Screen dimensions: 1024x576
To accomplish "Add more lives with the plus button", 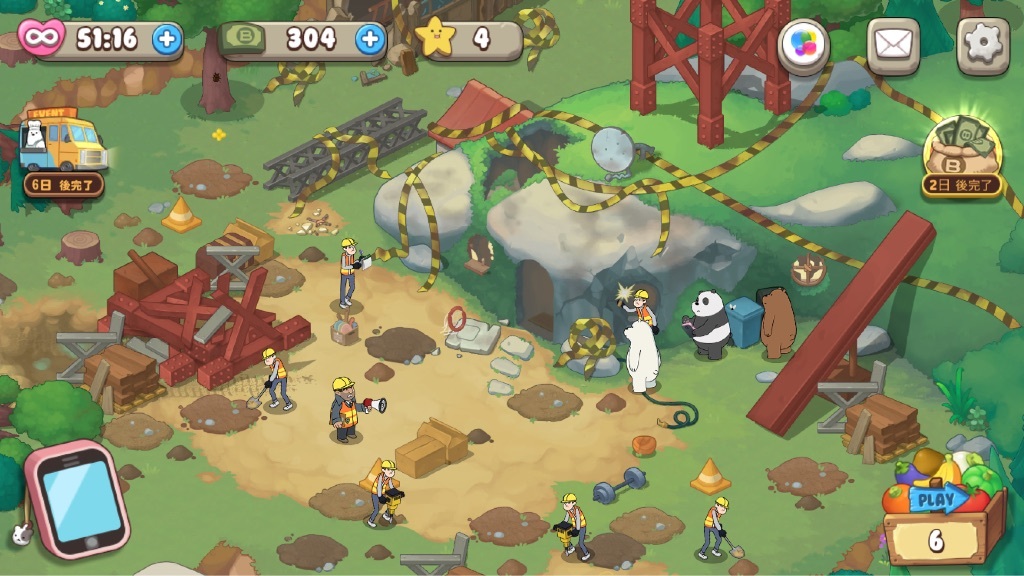I will pyautogui.click(x=167, y=39).
